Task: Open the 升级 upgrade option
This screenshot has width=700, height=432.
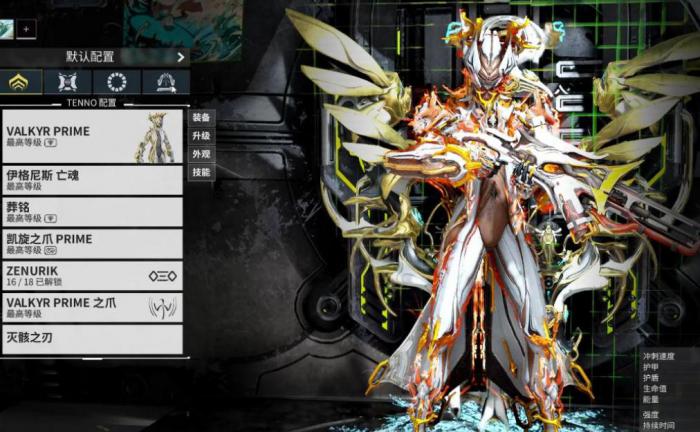Action: [201, 136]
